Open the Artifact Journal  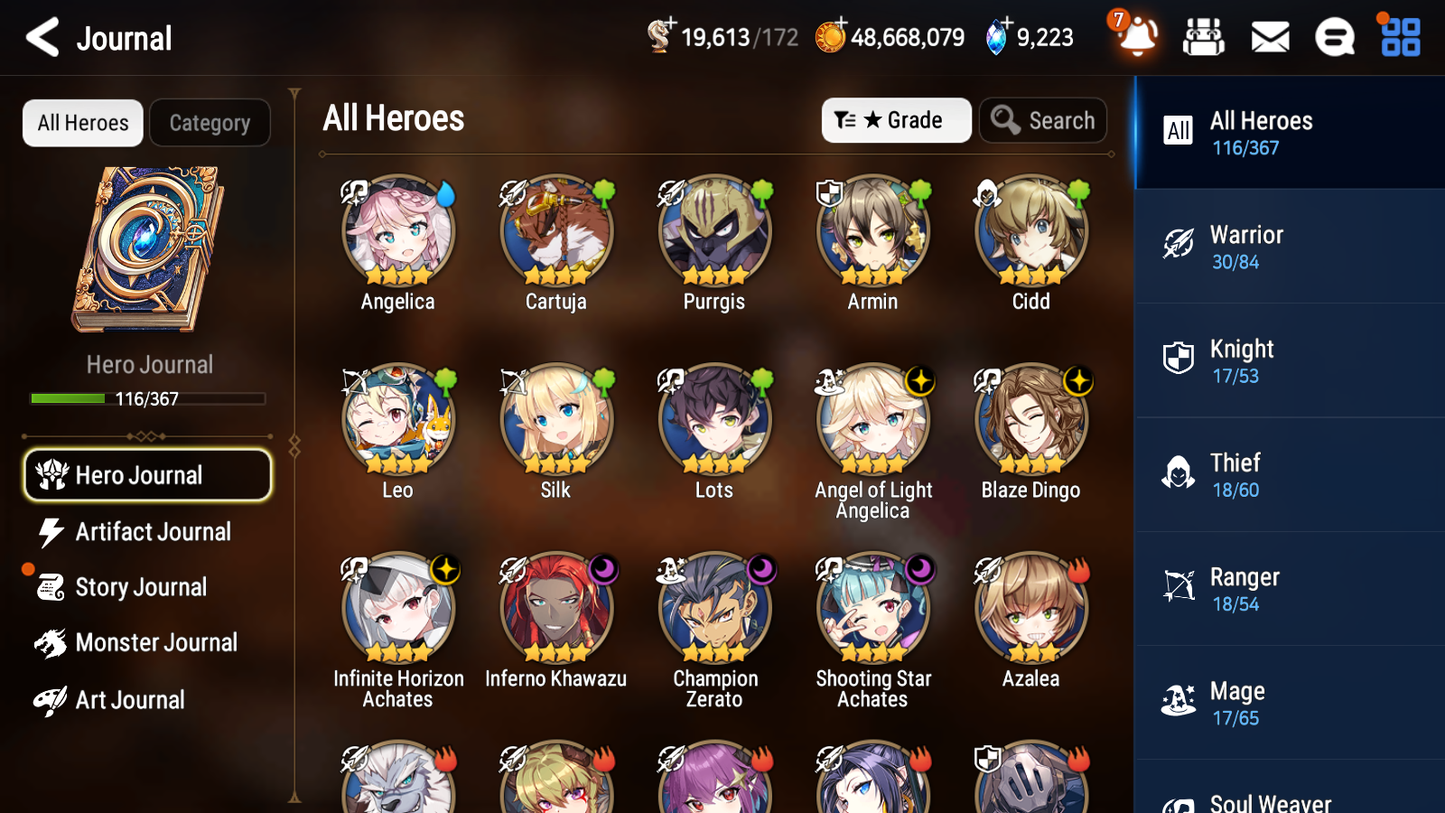coord(152,532)
